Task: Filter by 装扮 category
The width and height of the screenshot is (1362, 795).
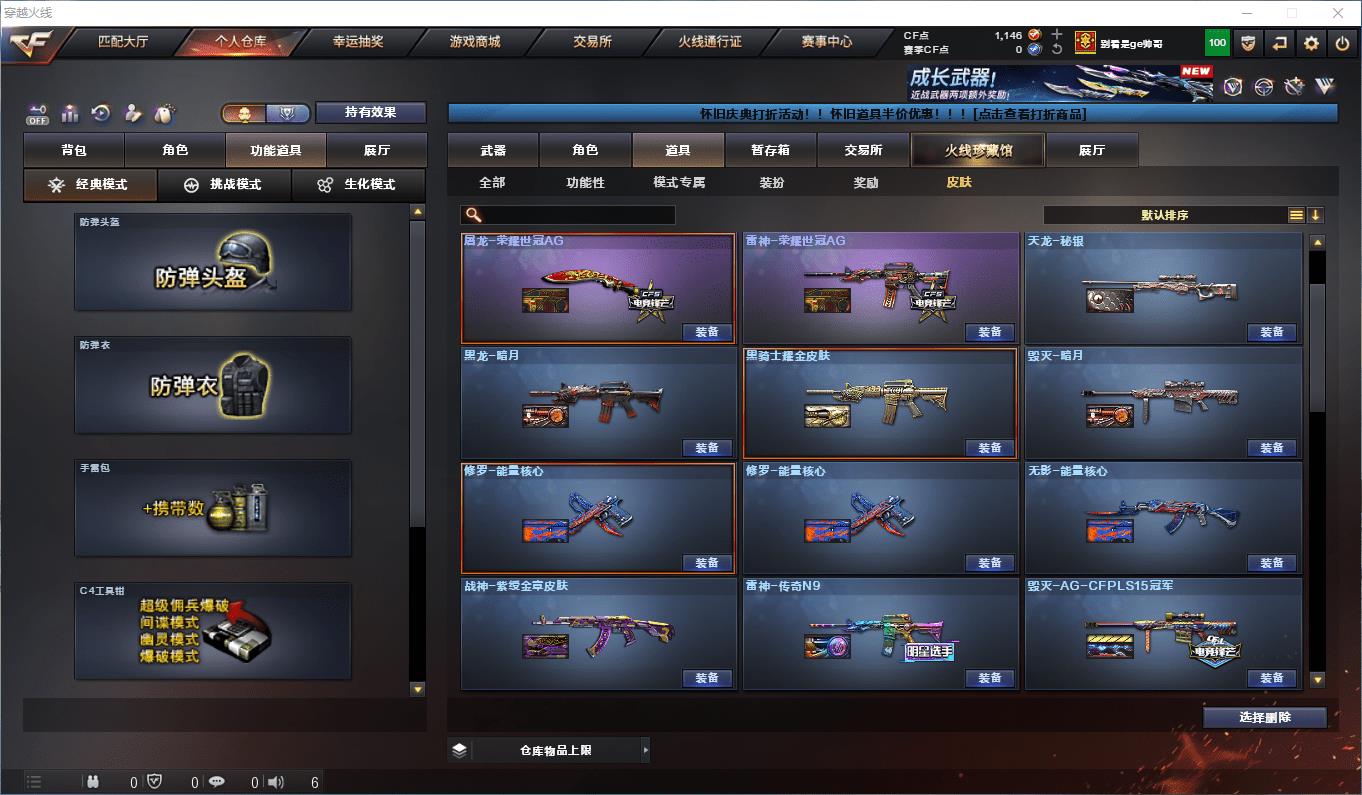Action: pyautogui.click(x=771, y=183)
